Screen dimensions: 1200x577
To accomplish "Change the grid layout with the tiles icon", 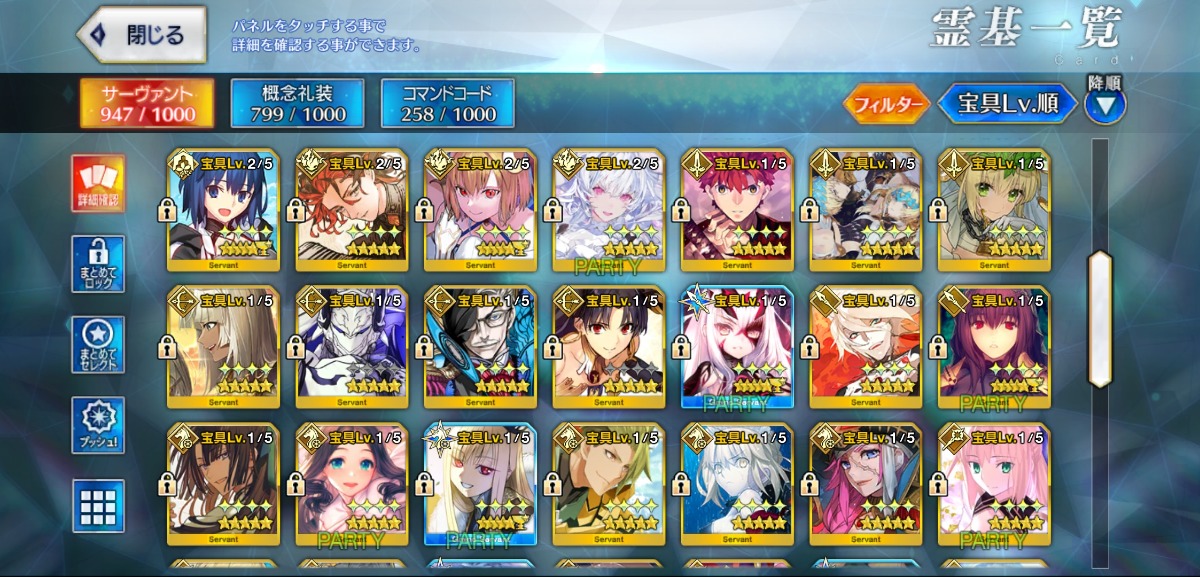I will [x=98, y=505].
